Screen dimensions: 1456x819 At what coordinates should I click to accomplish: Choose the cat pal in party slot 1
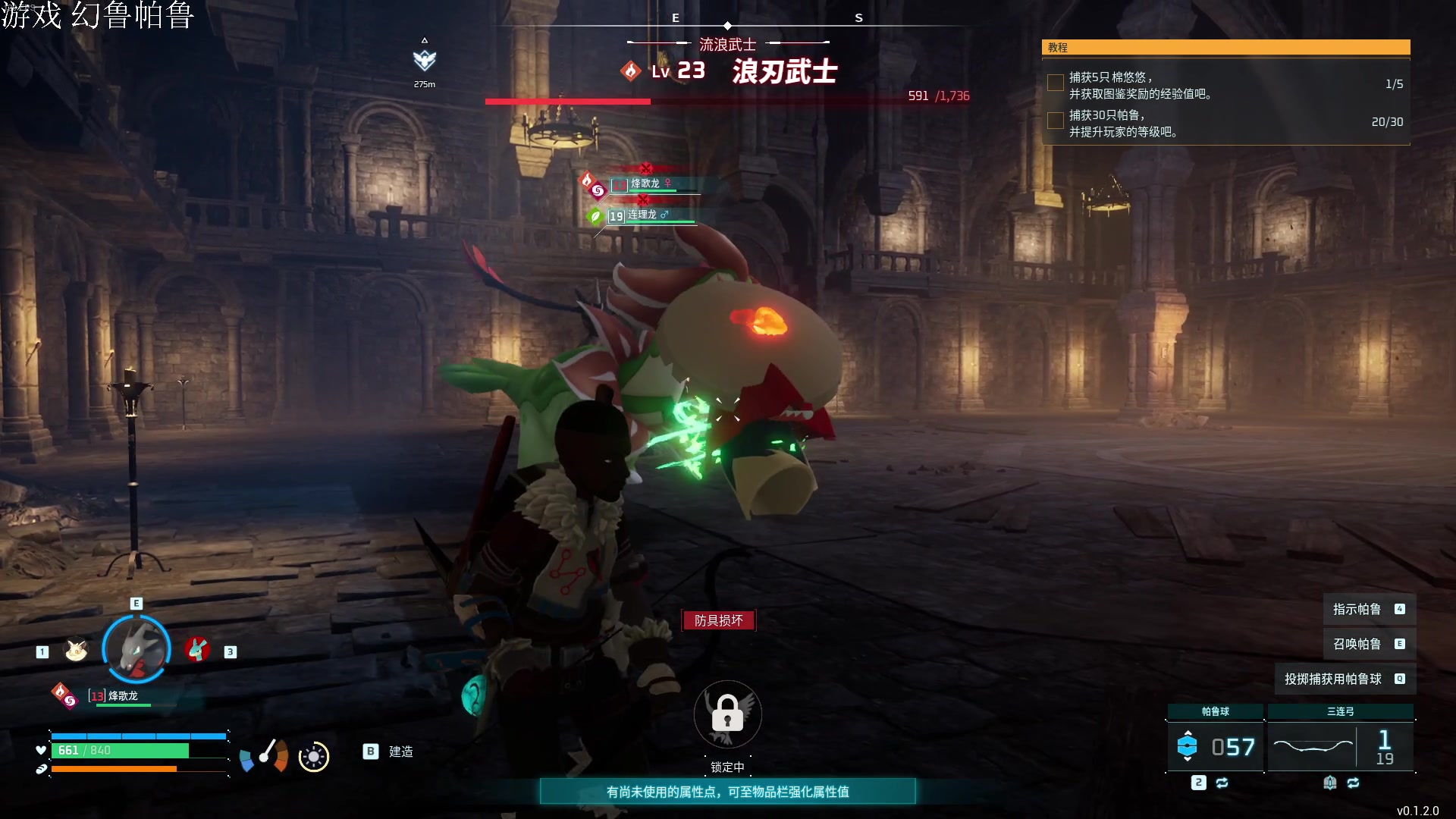tap(76, 651)
